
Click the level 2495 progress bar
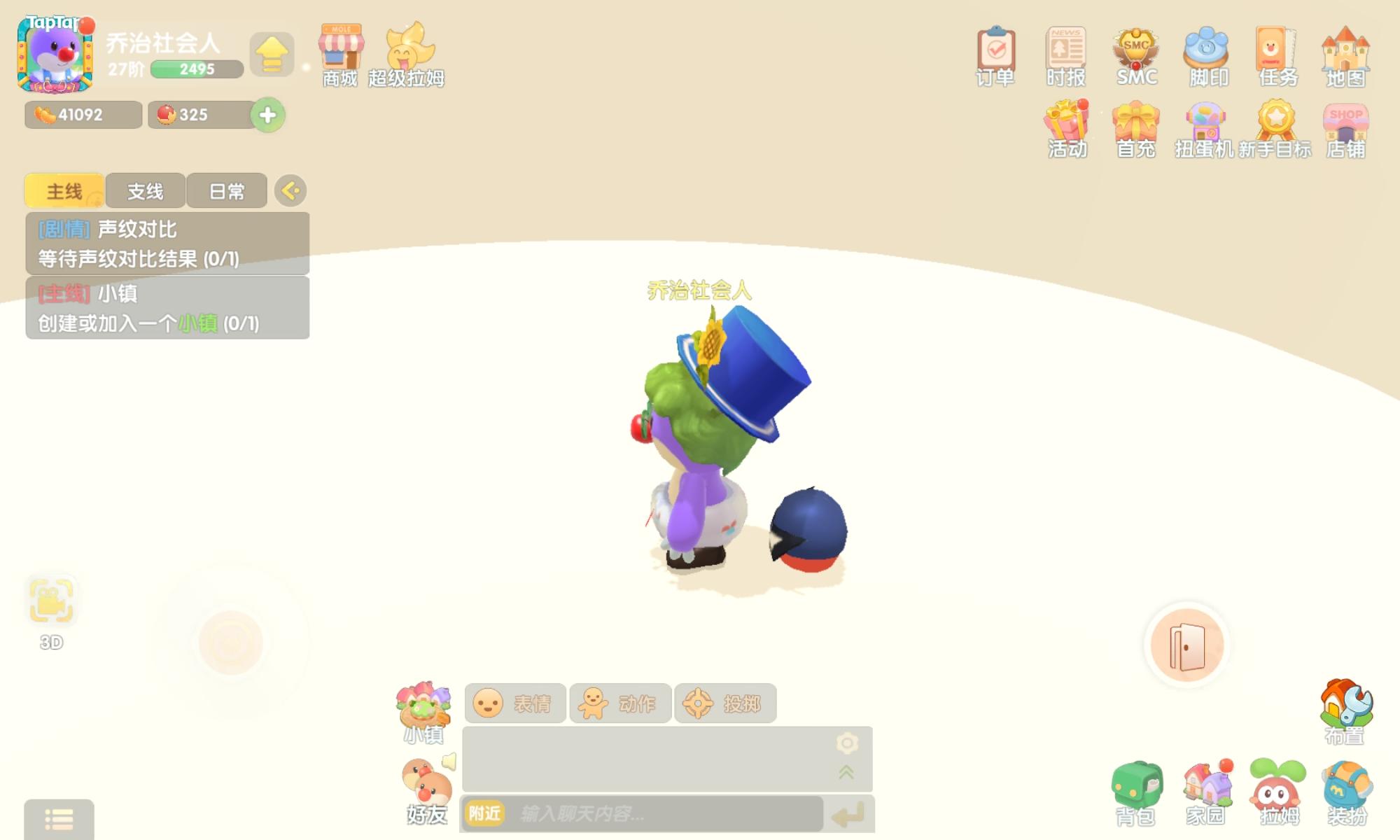[197, 69]
